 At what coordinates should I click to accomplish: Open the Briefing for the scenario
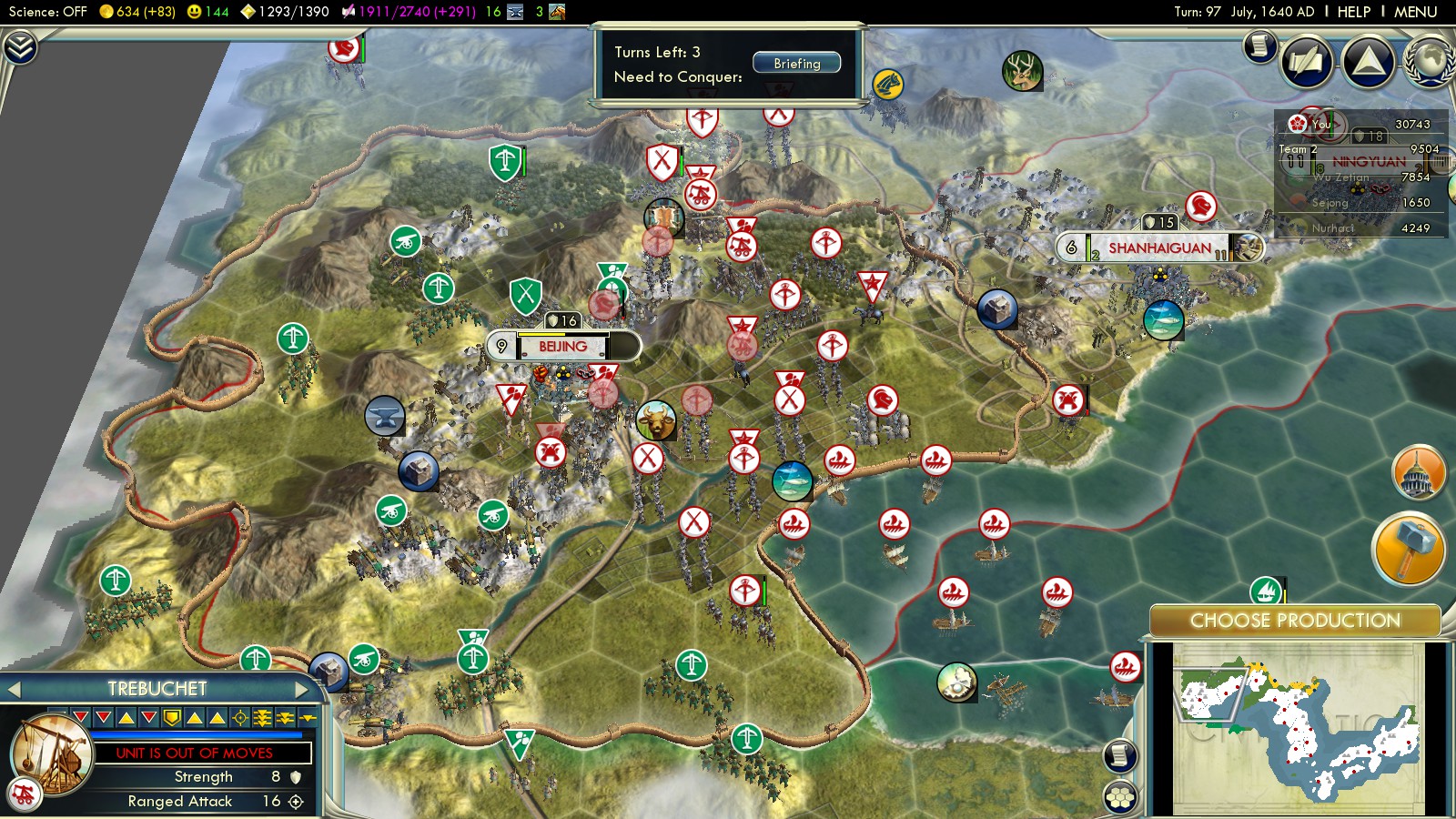(796, 64)
